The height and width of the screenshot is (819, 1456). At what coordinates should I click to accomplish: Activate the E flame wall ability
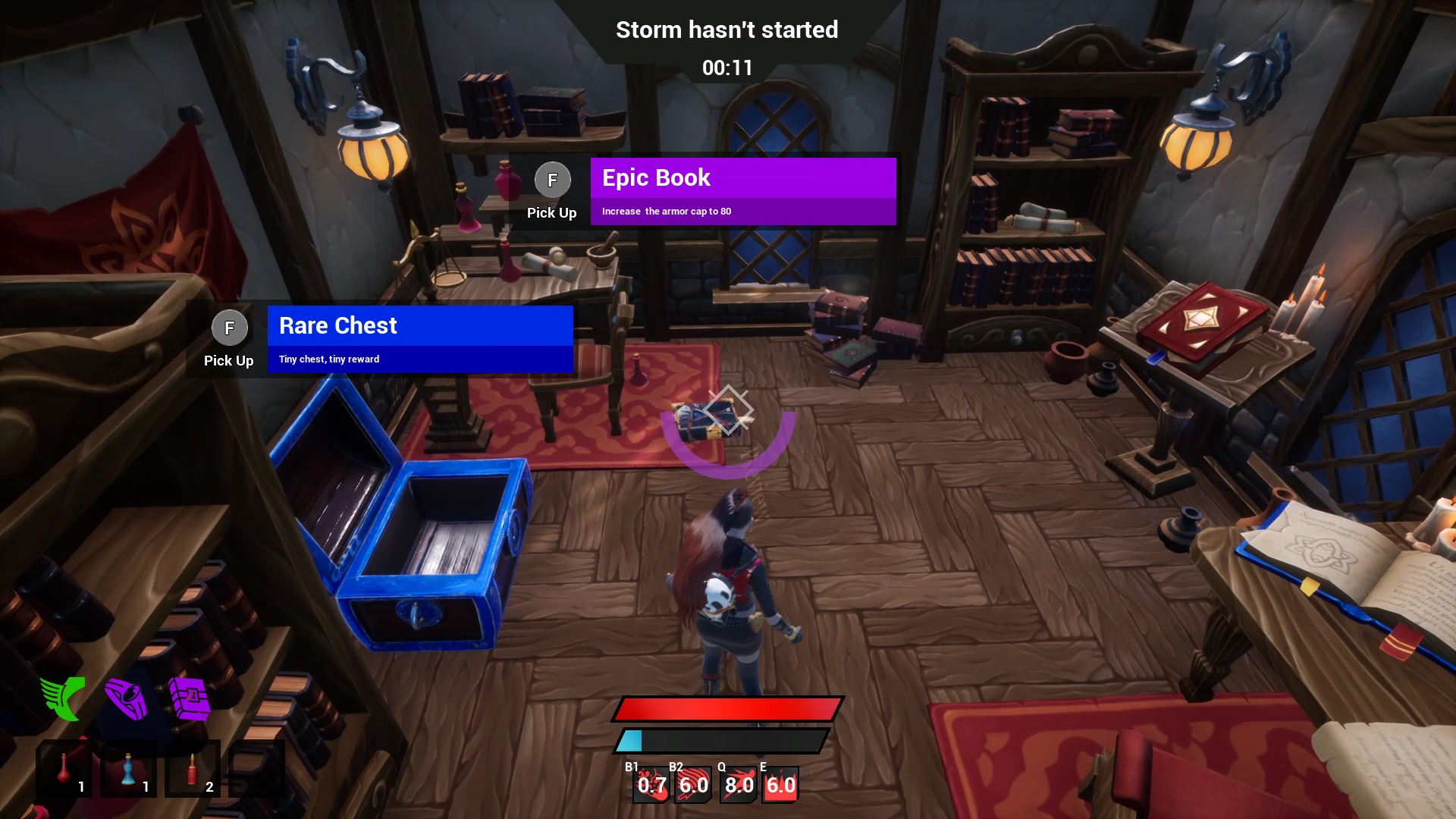(780, 785)
